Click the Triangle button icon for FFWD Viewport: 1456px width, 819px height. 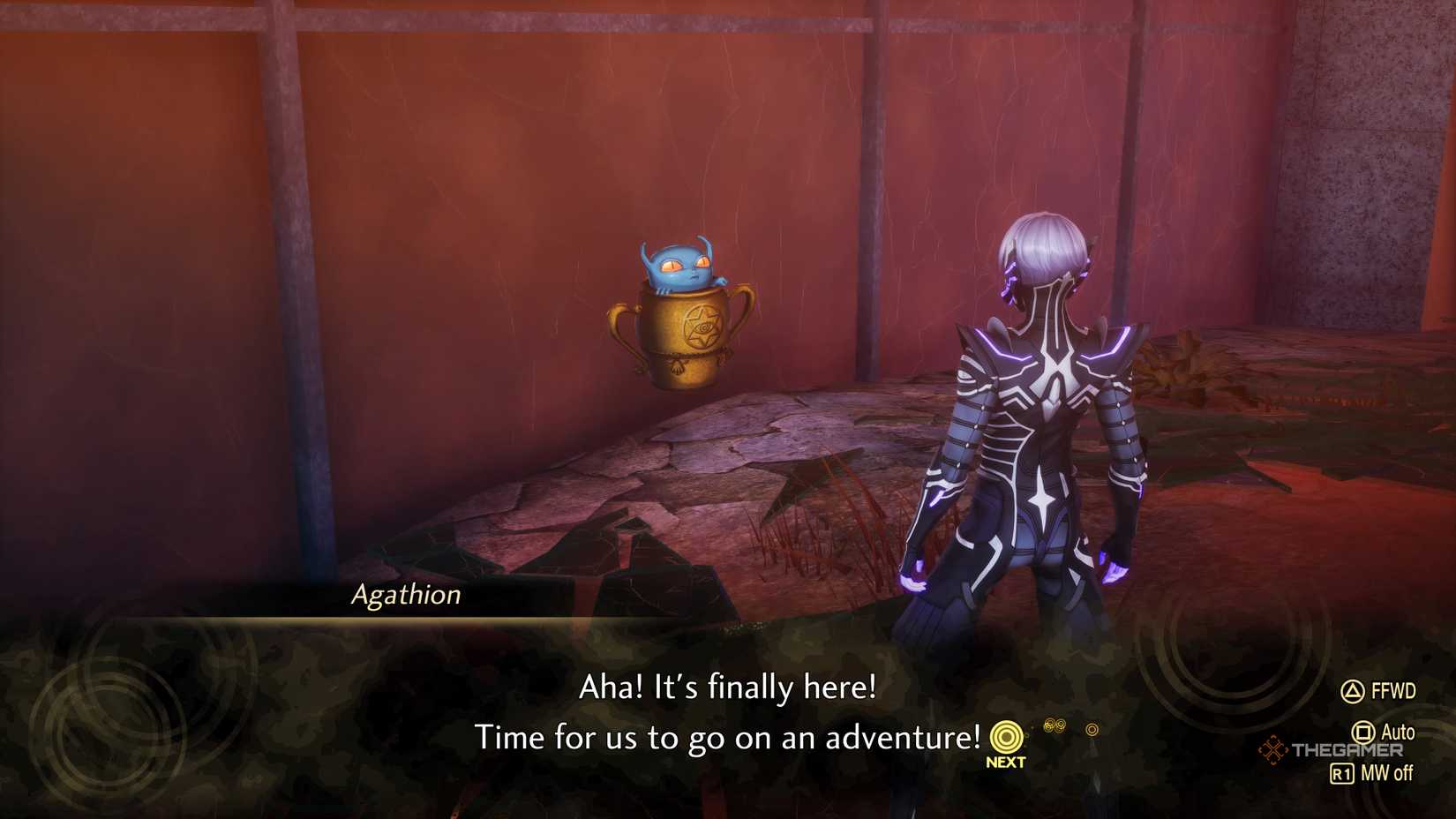coord(1352,691)
